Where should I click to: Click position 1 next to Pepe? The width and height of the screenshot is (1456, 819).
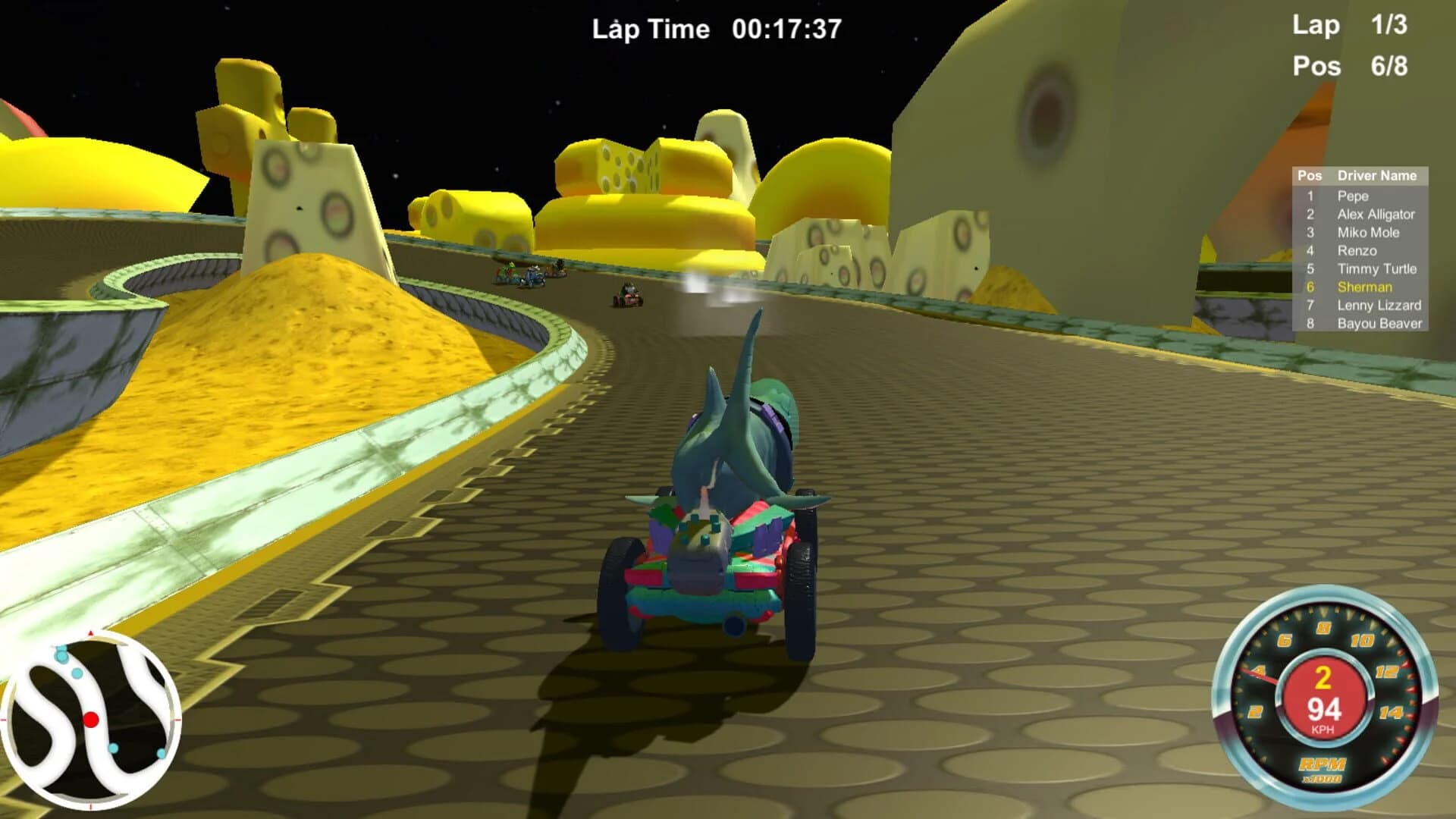click(1310, 196)
